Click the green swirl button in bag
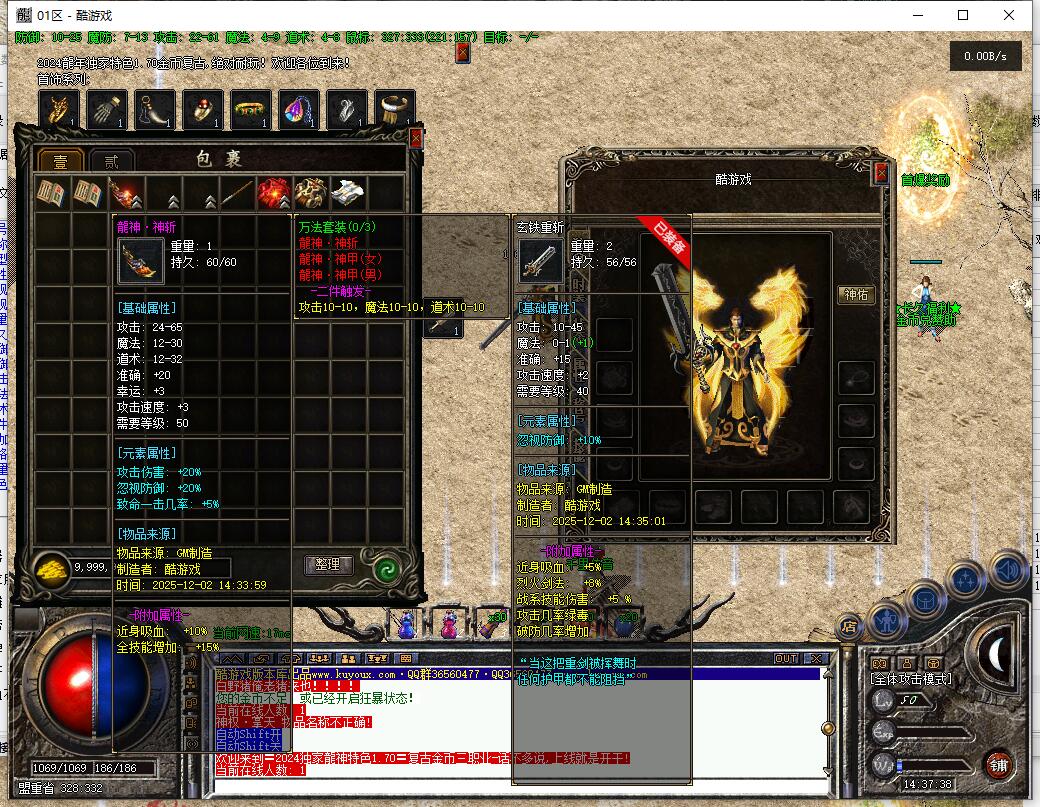The width and height of the screenshot is (1040, 807). pos(385,568)
